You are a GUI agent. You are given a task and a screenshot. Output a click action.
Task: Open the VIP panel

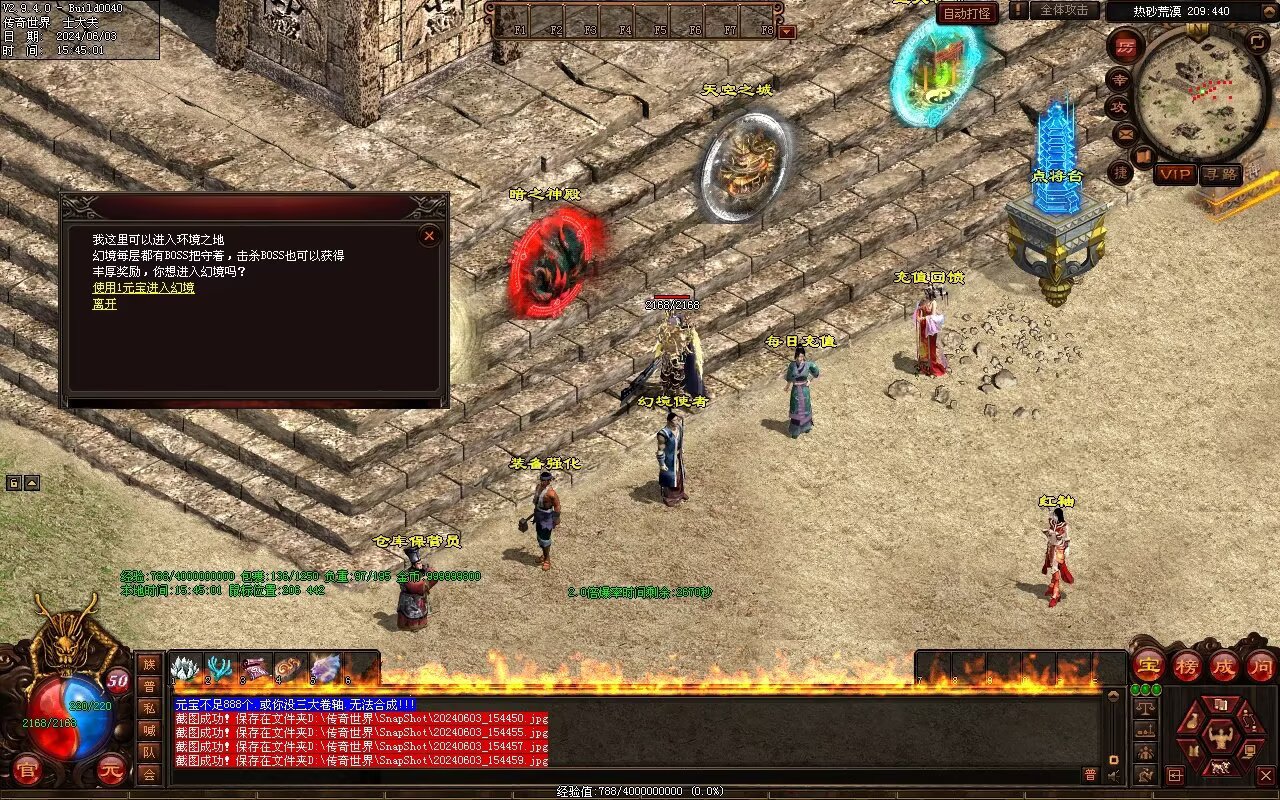point(1175,174)
